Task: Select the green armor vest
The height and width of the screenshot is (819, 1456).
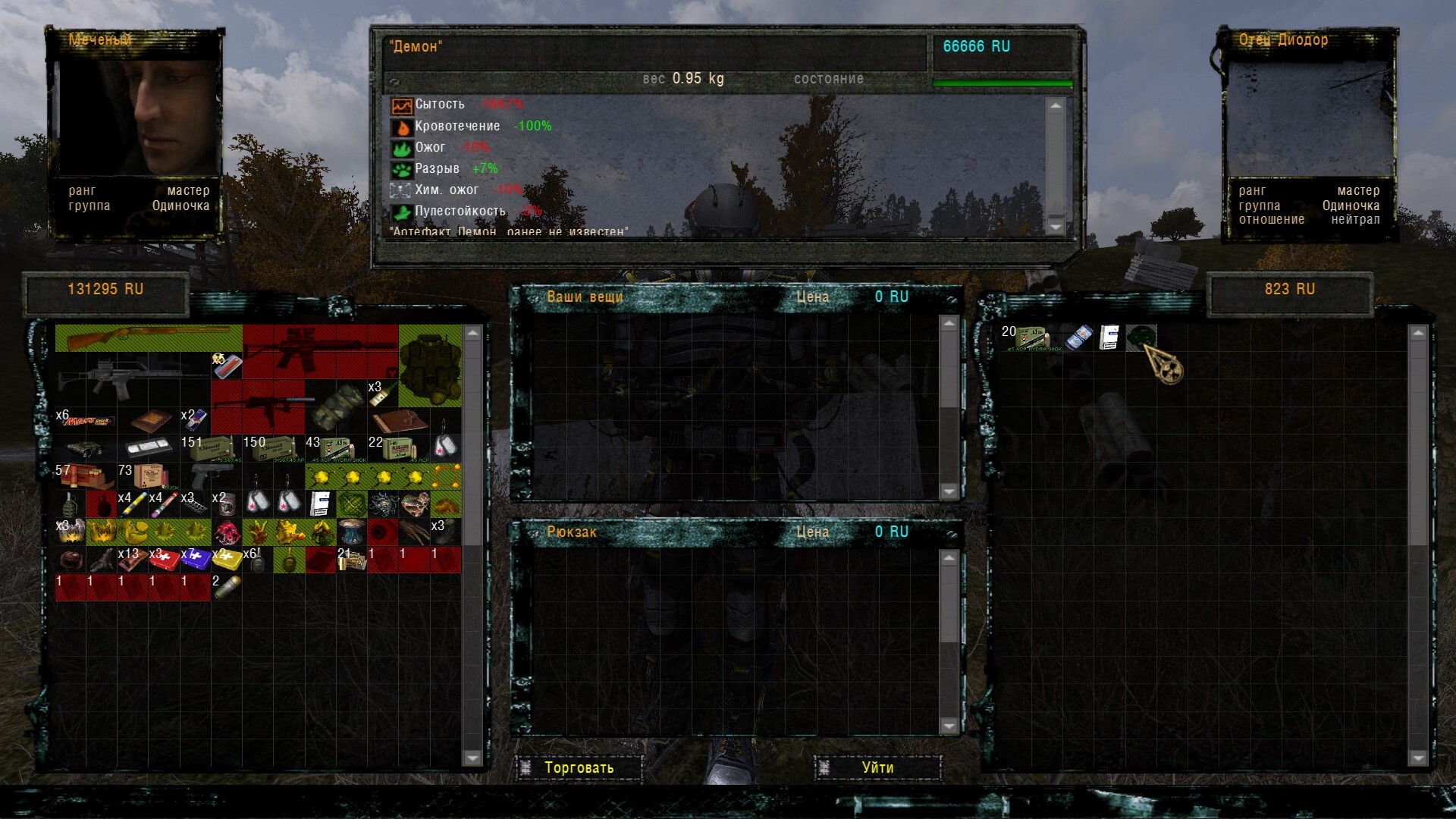Action: (x=429, y=366)
